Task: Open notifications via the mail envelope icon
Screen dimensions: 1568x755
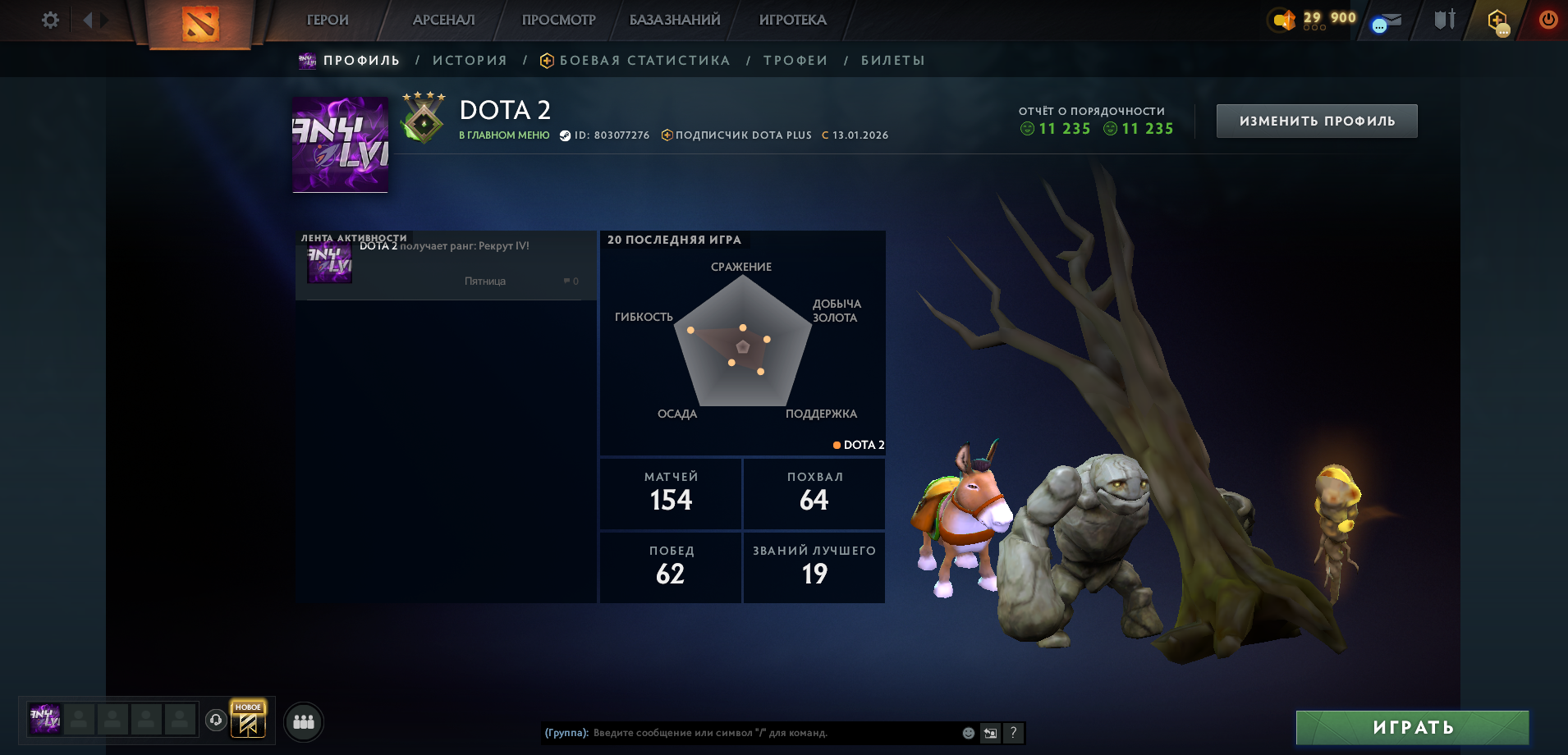Action: coord(1387,21)
